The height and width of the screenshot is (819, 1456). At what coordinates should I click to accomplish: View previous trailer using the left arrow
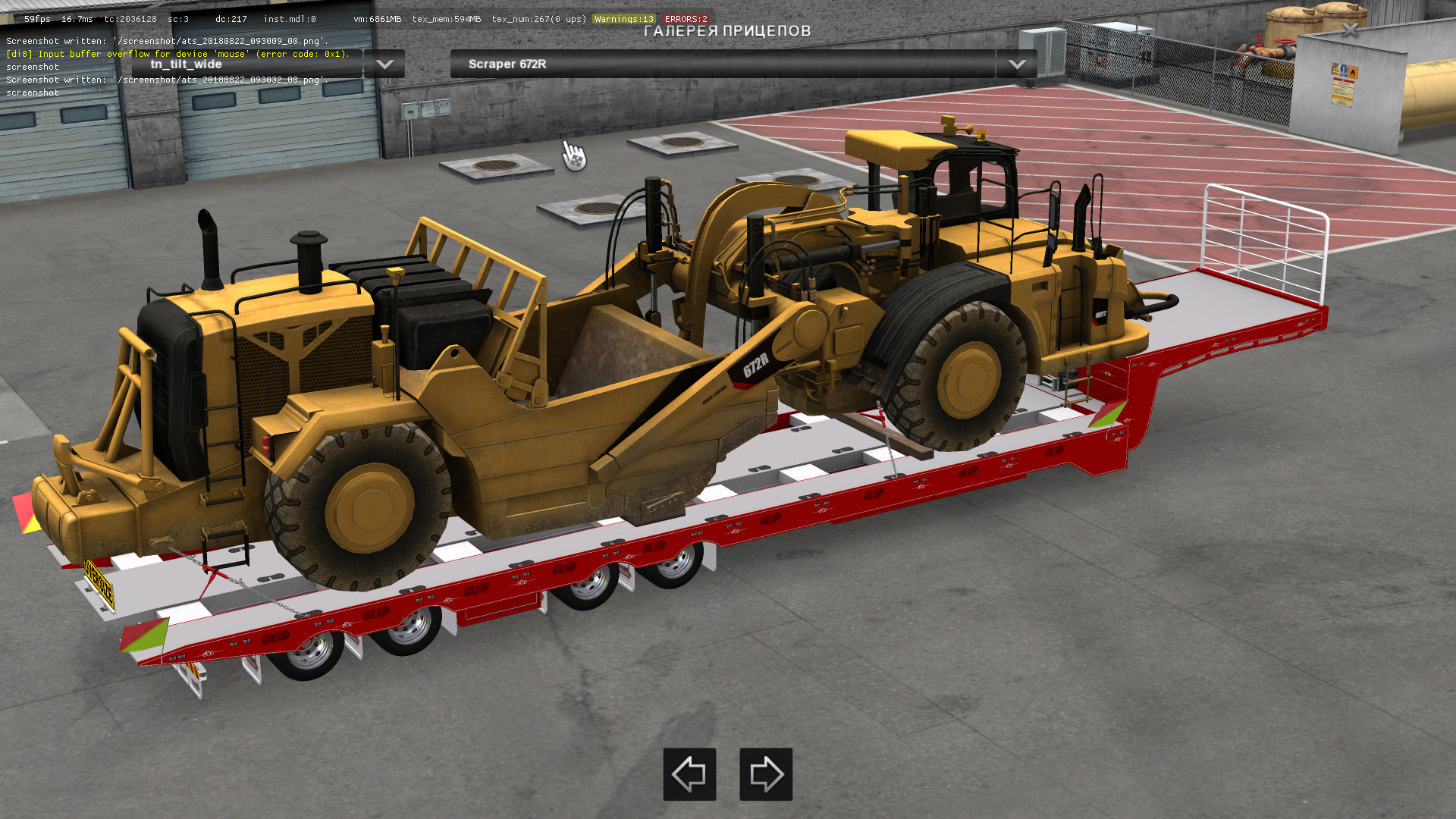689,775
